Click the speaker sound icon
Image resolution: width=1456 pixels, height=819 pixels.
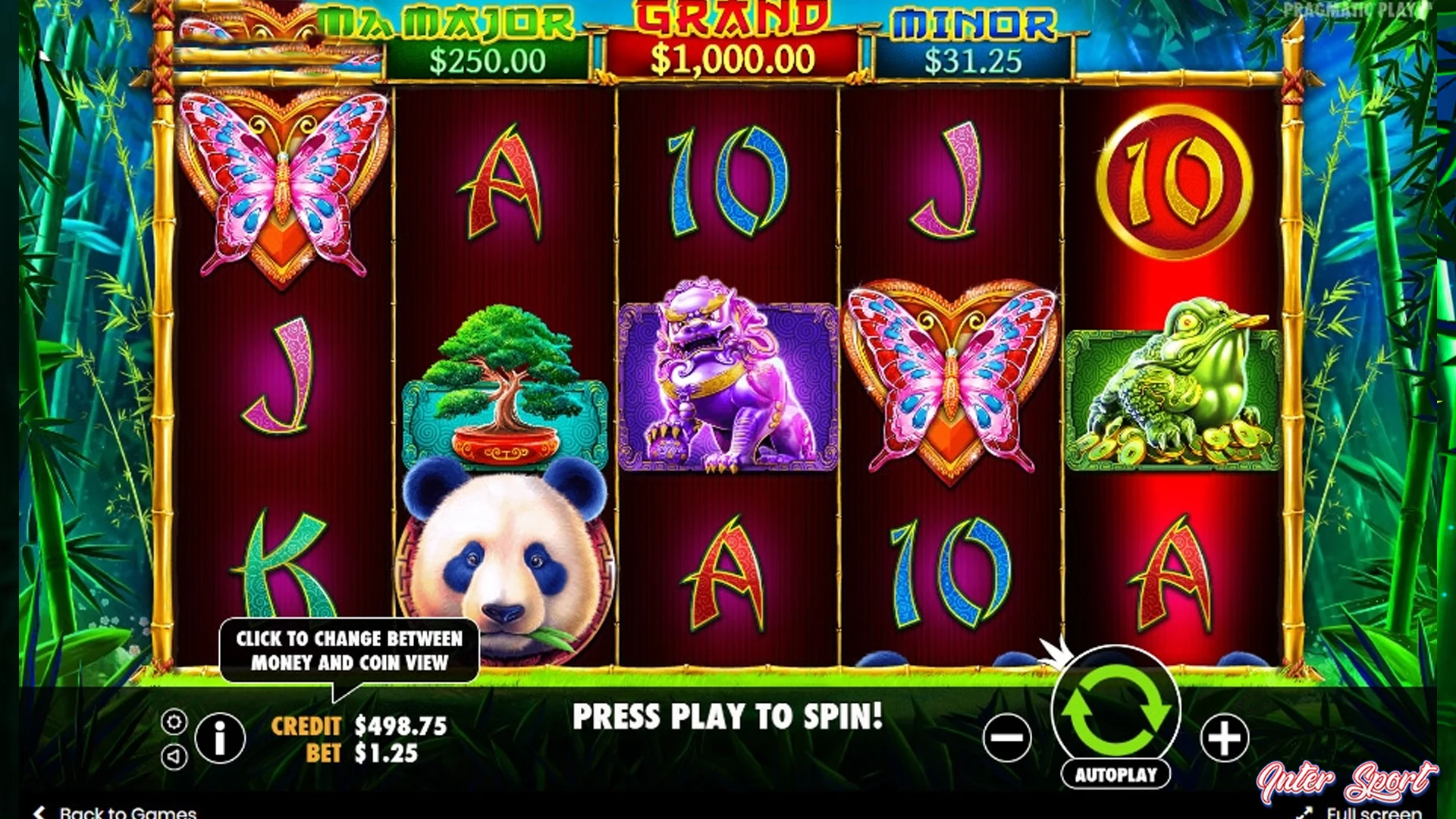click(174, 756)
